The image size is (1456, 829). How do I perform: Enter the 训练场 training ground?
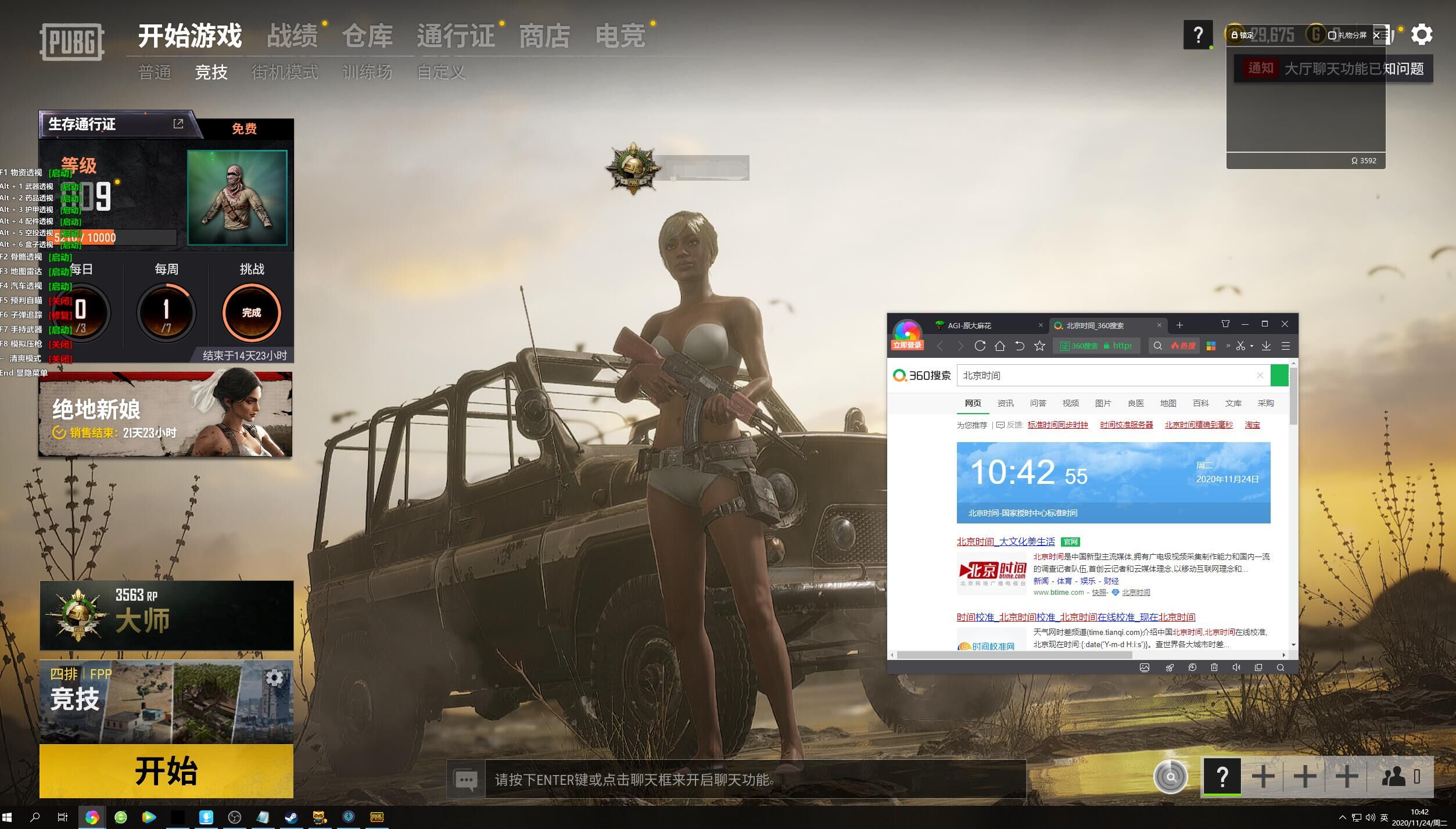367,73
